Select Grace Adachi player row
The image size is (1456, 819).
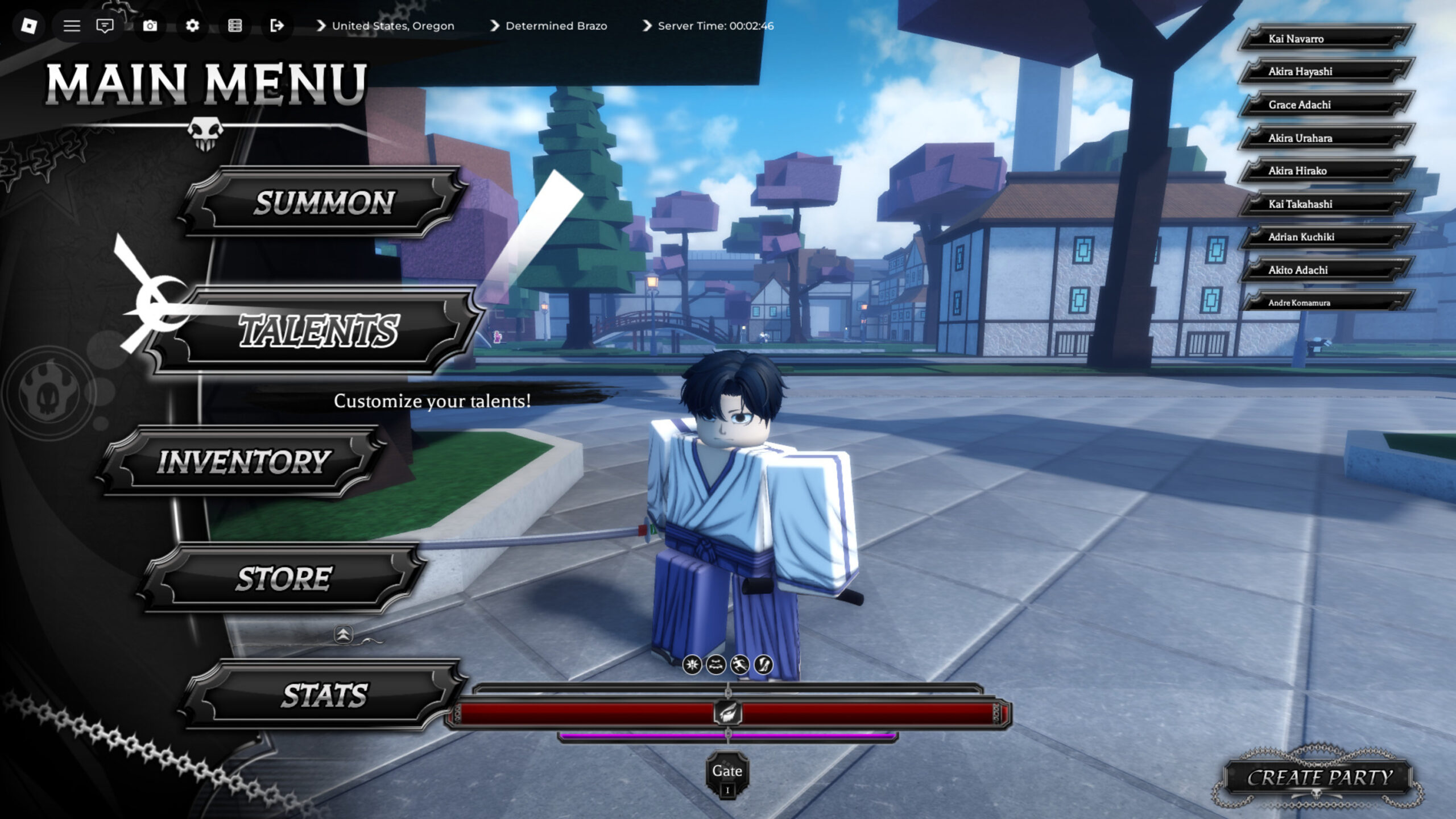(1325, 105)
